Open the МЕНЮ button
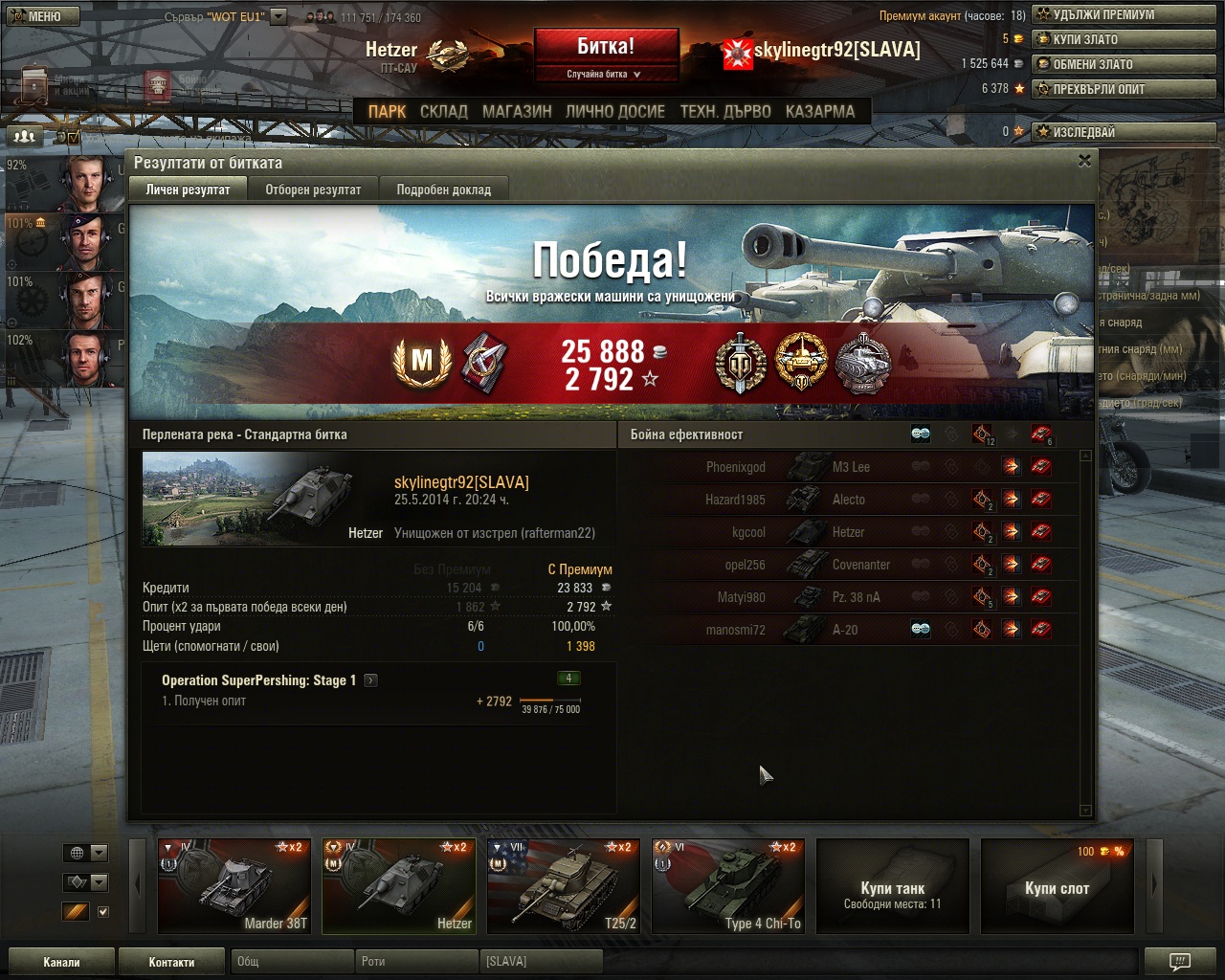The height and width of the screenshot is (980, 1225). (39, 15)
